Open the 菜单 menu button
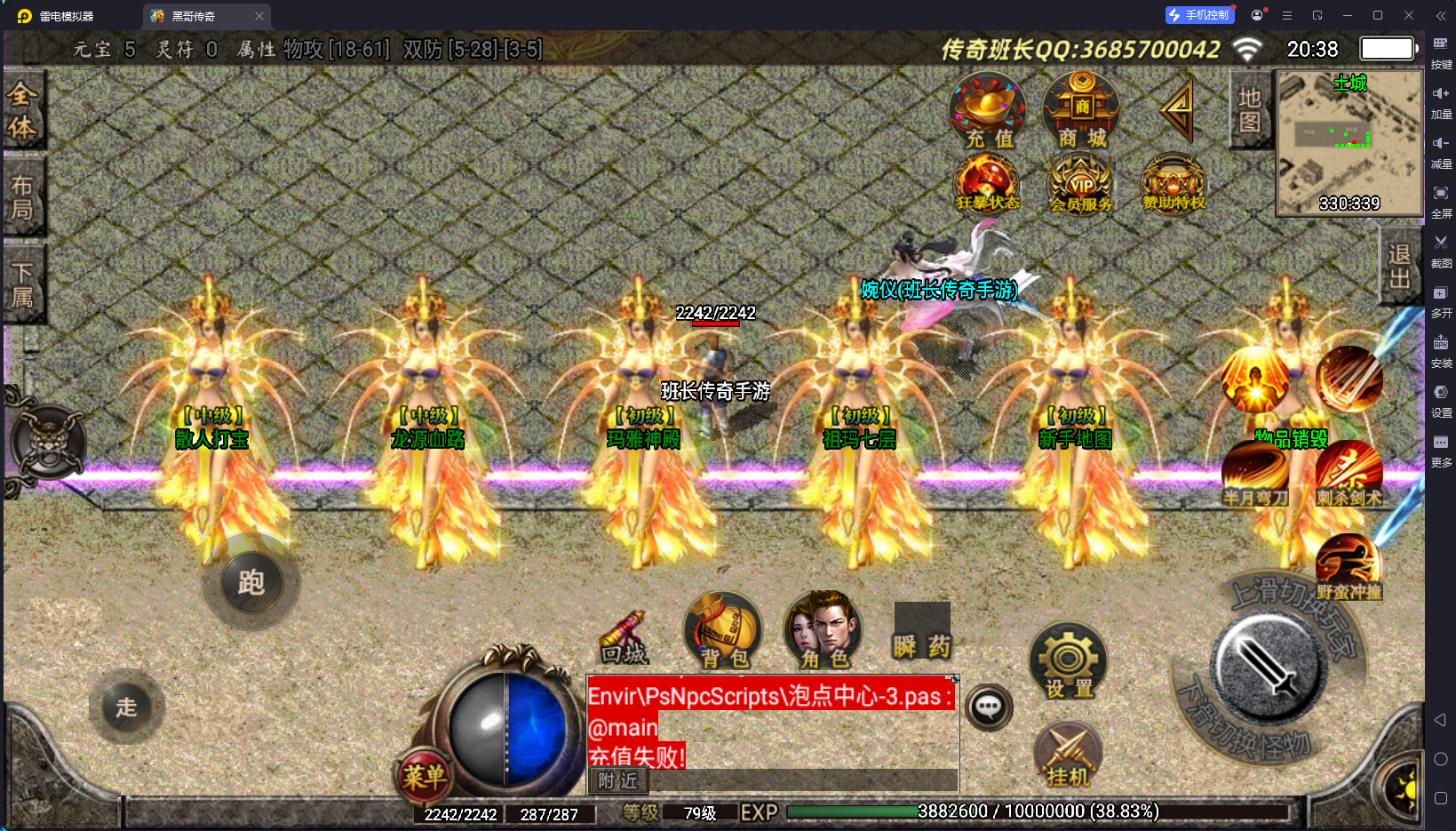This screenshot has height=831, width=1456. (x=424, y=776)
